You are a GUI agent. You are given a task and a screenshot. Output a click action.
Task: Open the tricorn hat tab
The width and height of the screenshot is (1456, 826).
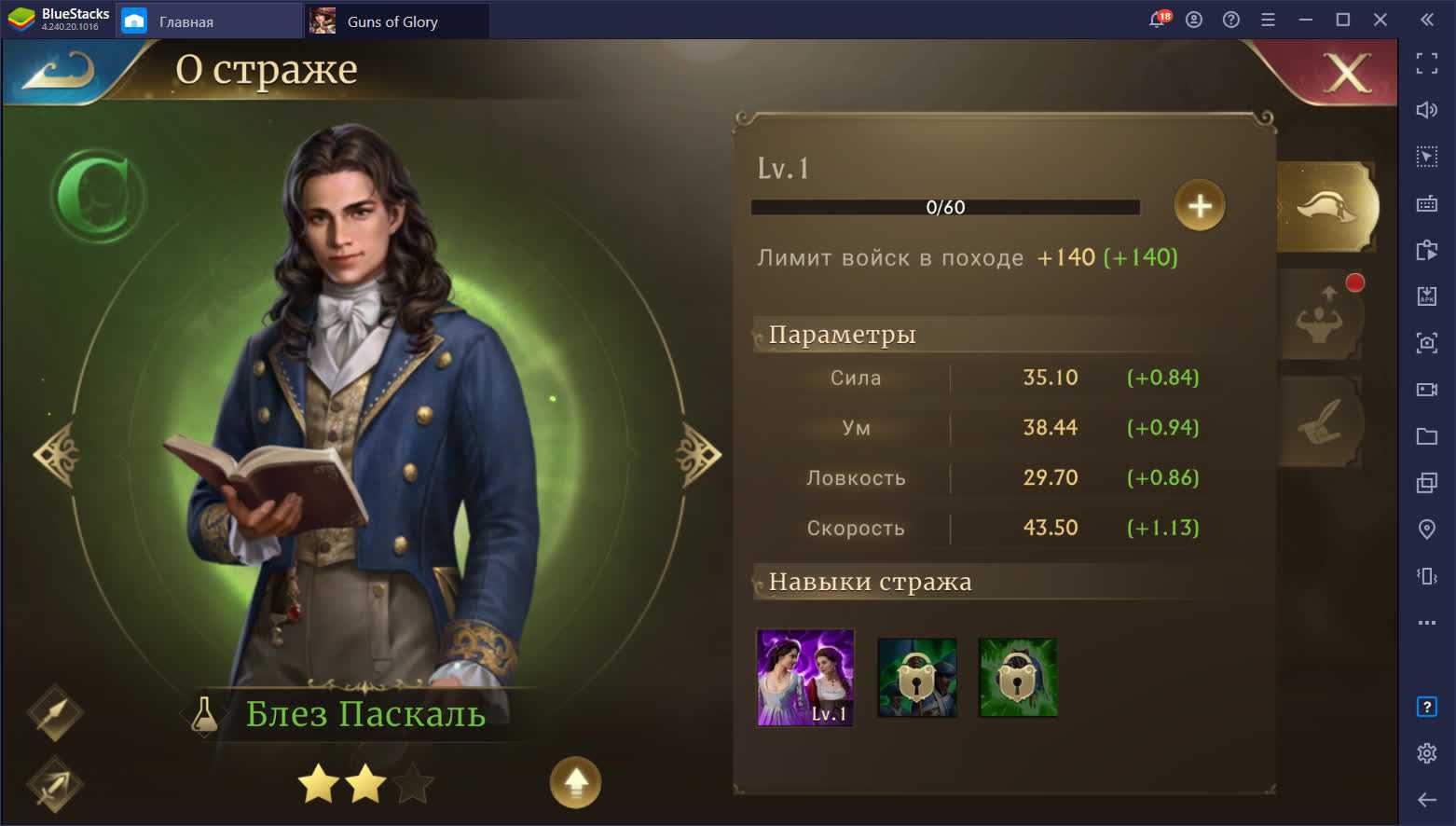pyautogui.click(x=1326, y=206)
